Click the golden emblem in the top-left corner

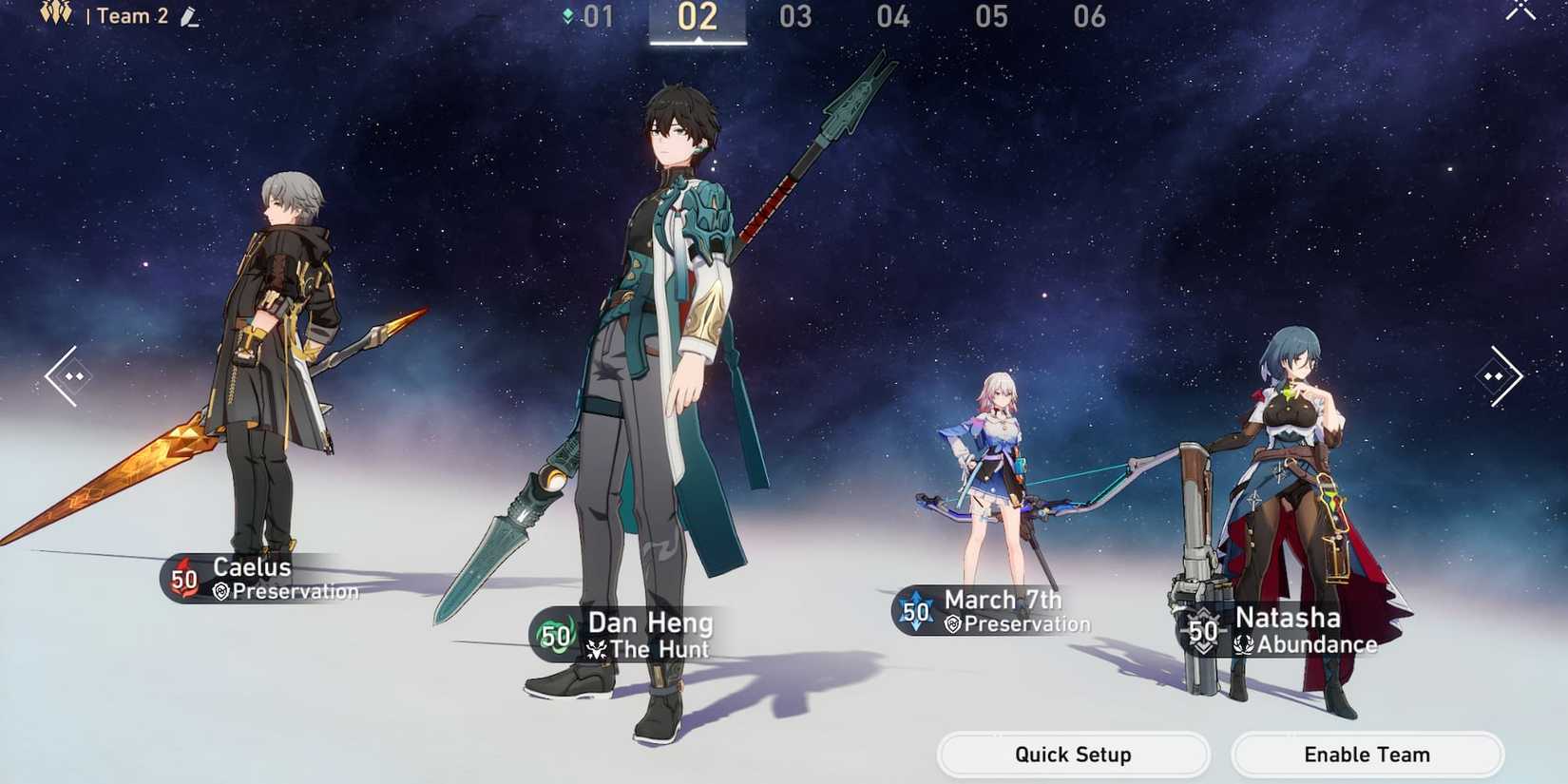click(56, 13)
